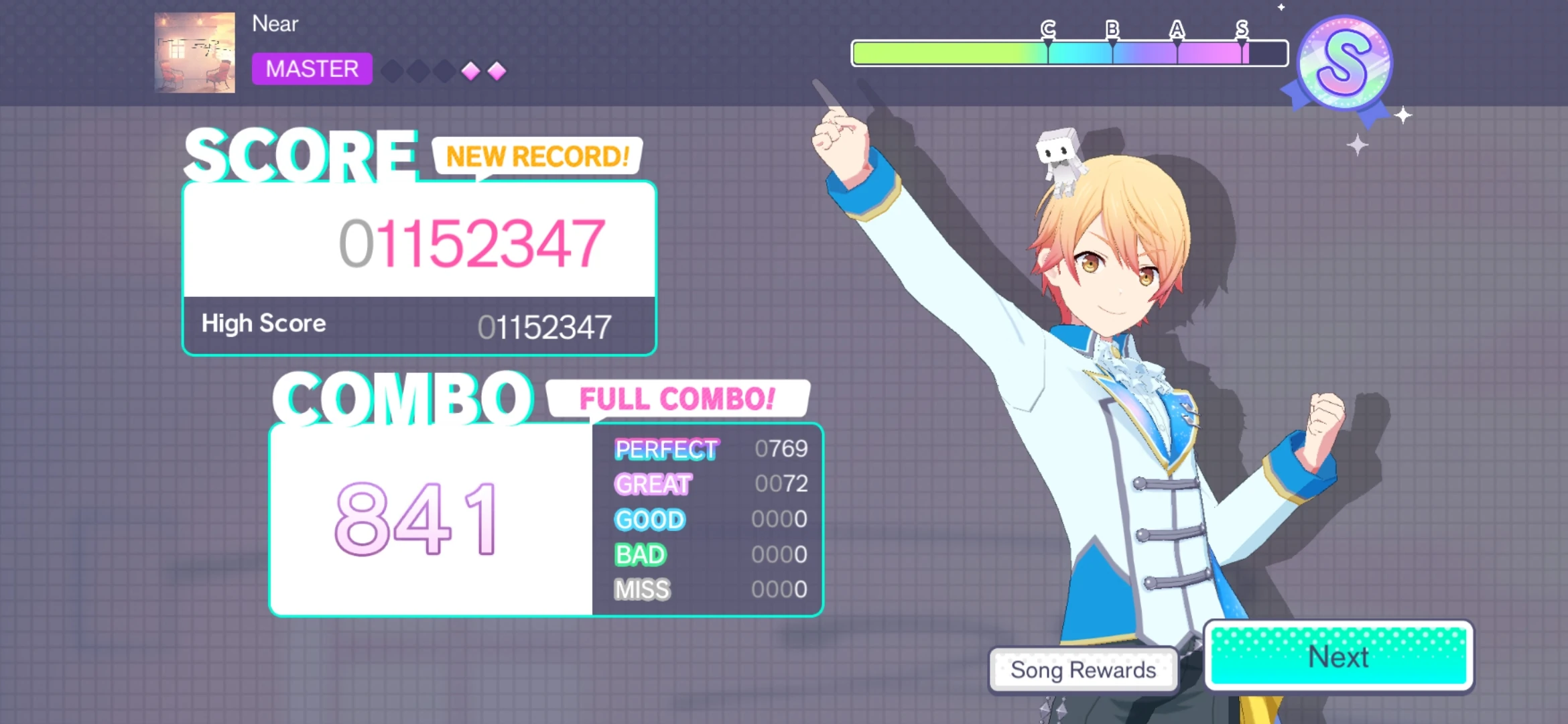Select the MASTER difficulty badge
1568x724 pixels.
pyautogui.click(x=312, y=69)
